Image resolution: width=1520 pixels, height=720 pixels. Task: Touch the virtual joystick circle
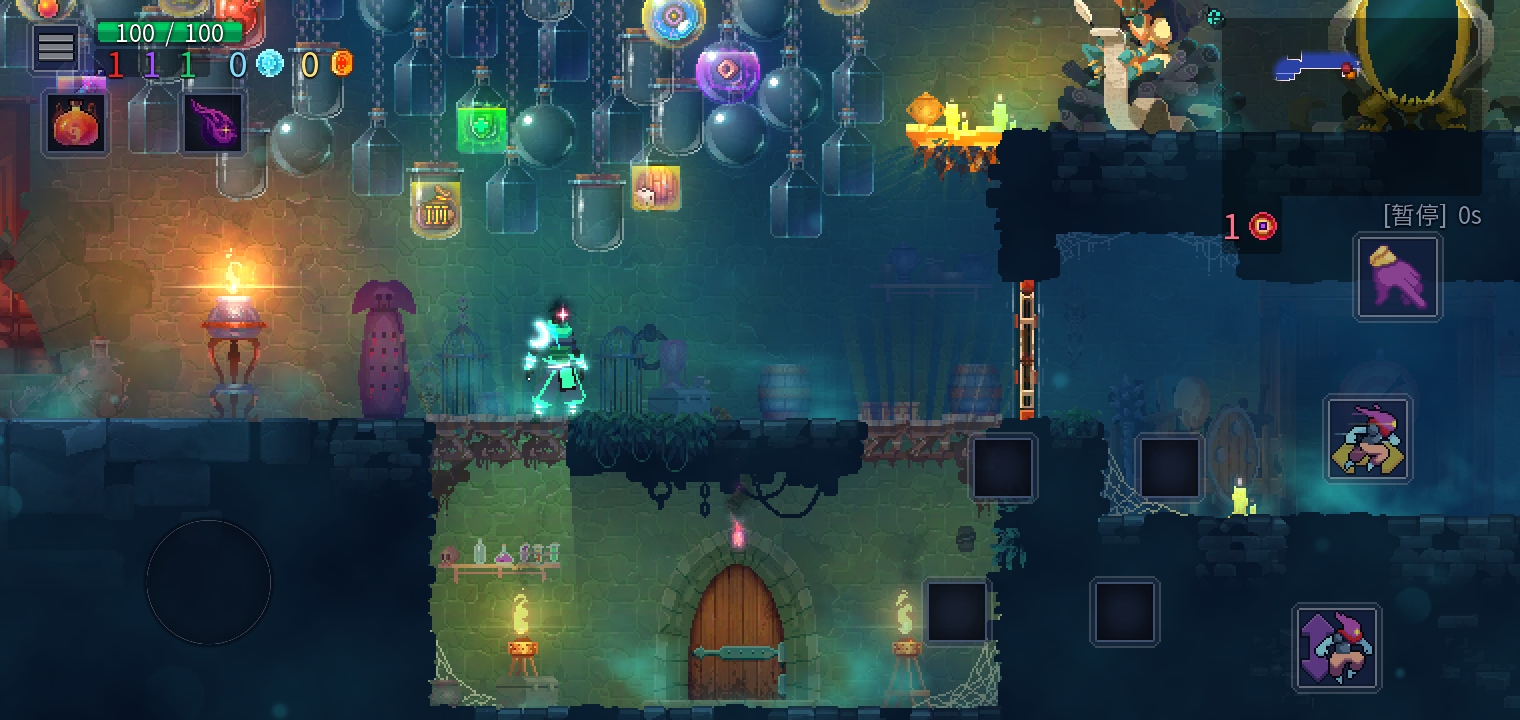[x=208, y=582]
